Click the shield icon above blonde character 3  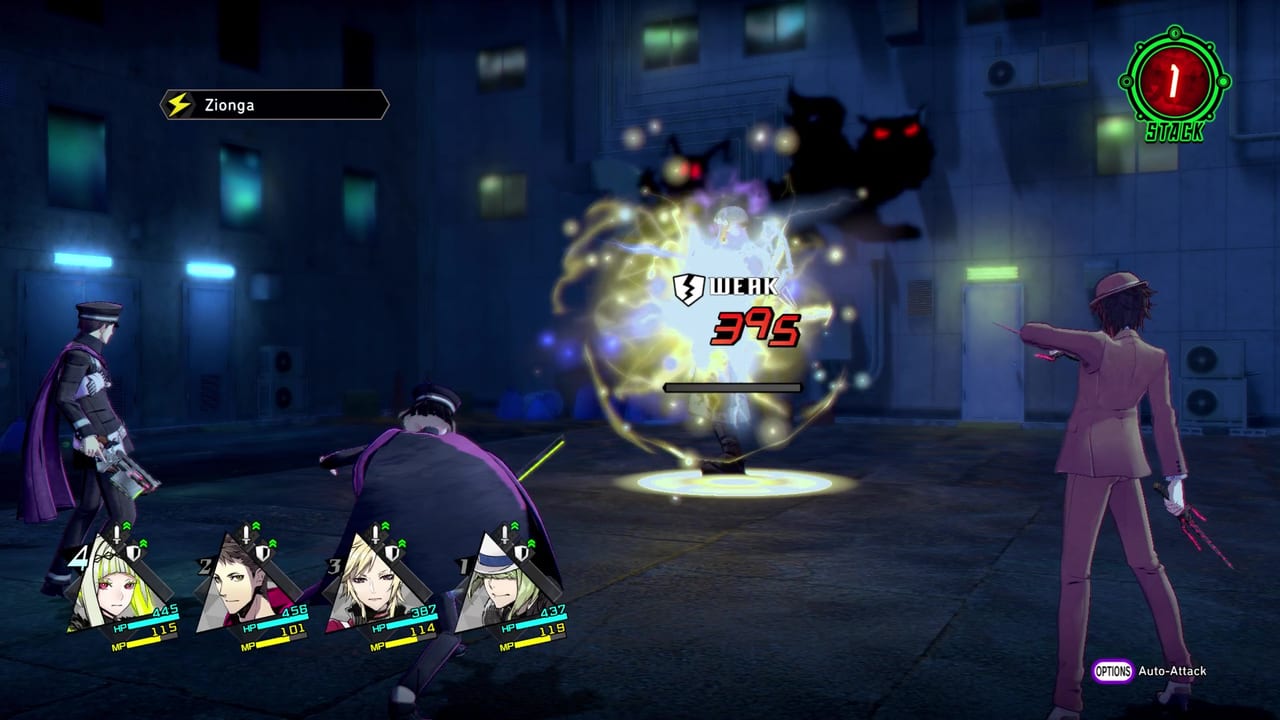tap(394, 551)
